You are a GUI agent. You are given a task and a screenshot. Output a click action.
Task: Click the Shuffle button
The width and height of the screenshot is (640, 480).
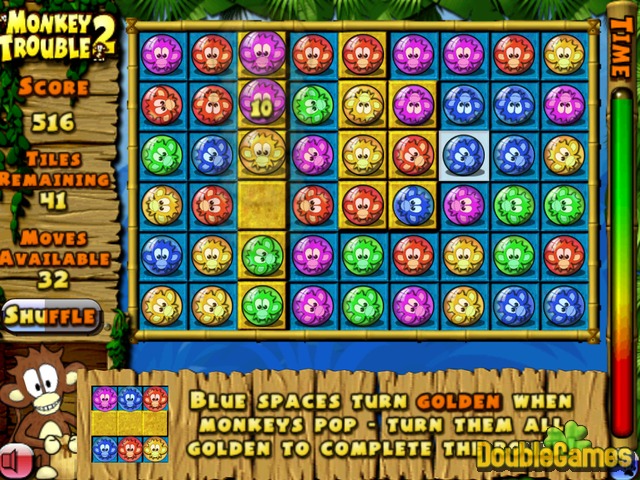click(51, 317)
